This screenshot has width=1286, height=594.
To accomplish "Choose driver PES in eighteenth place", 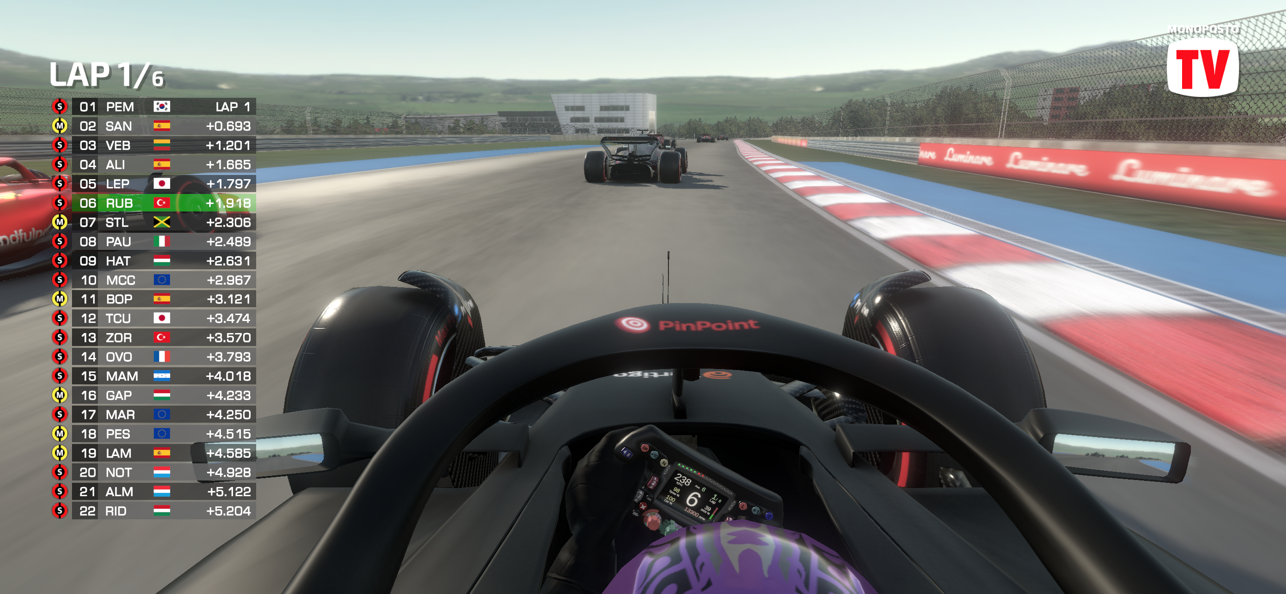I will 155,434.
